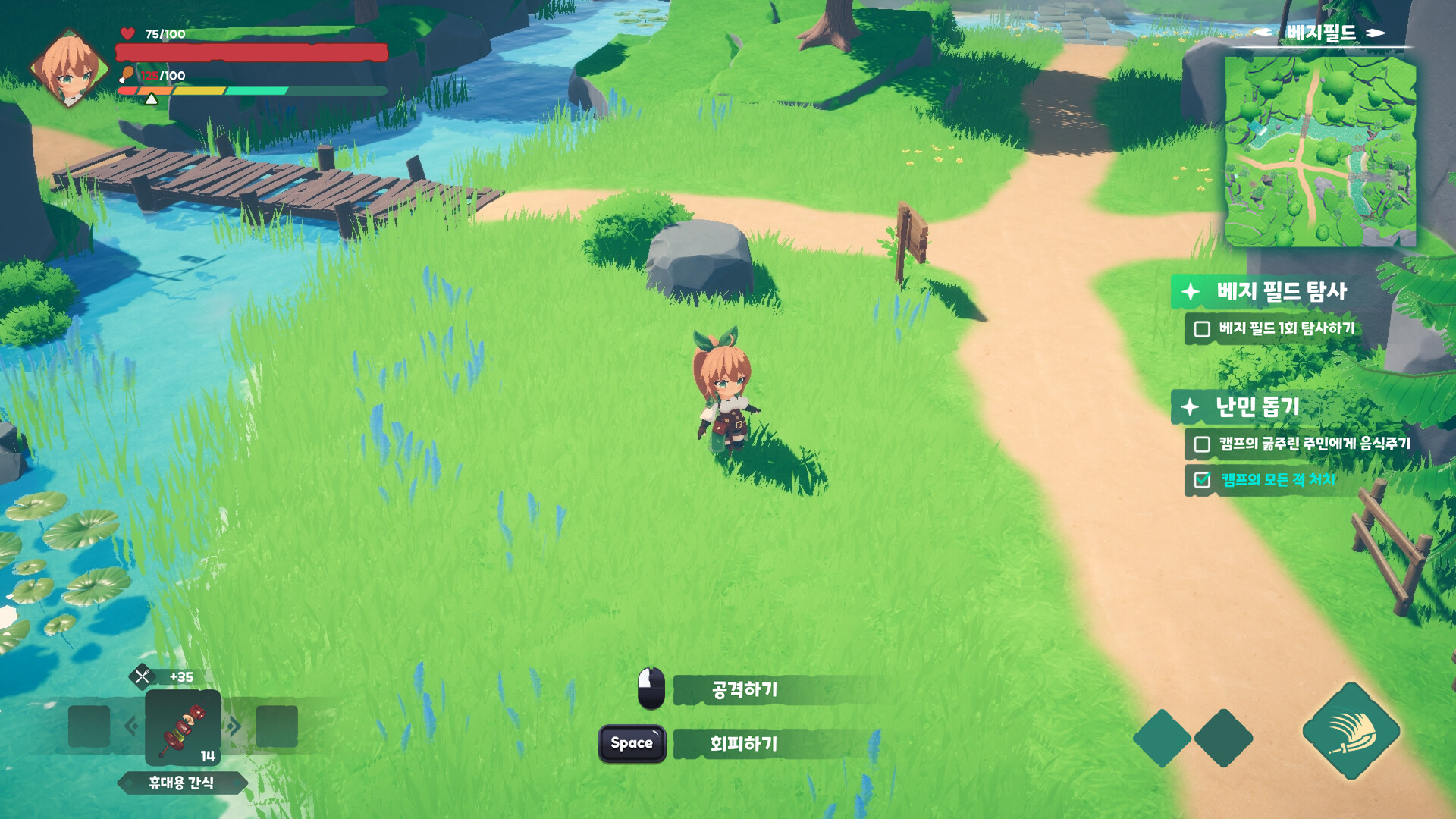The width and height of the screenshot is (1456, 819).
Task: Click the Space key icon beside 회피하기
Action: [632, 744]
